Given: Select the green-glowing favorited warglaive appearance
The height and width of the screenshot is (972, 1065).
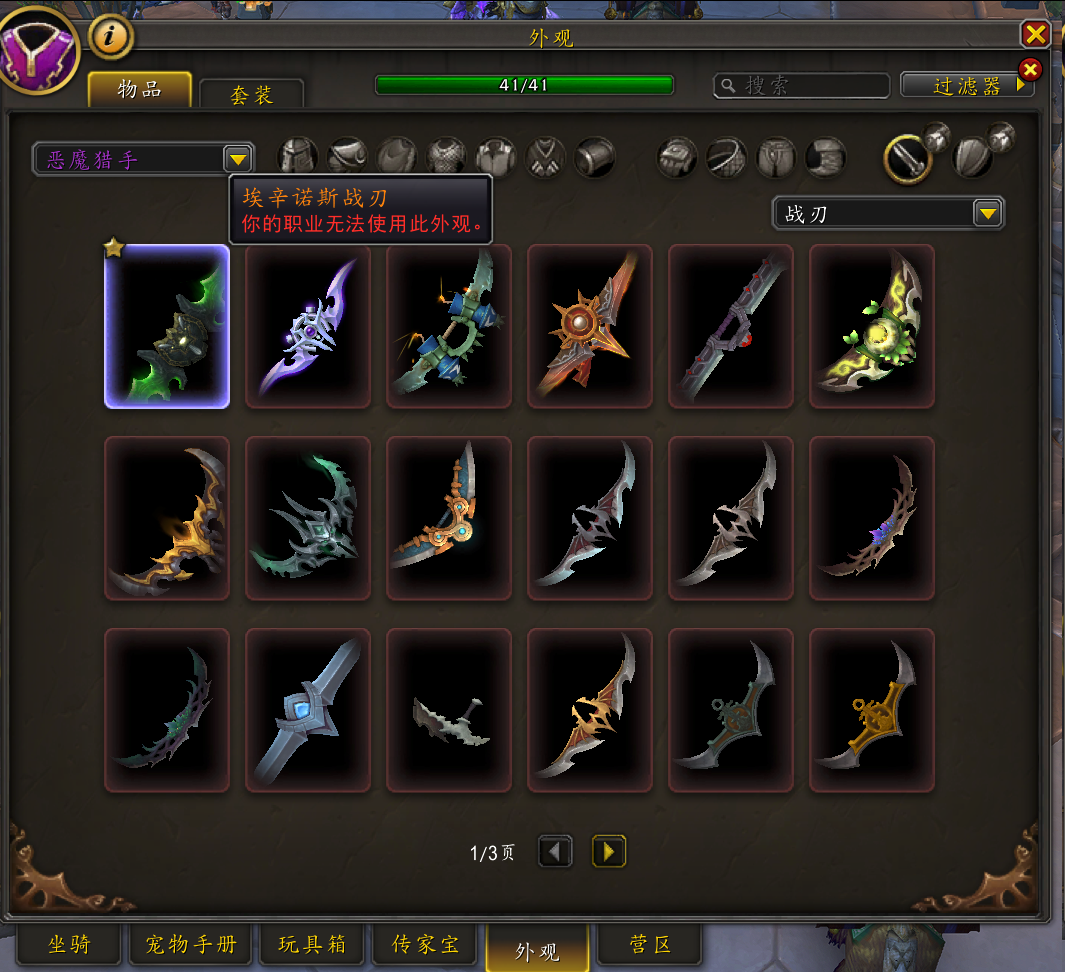Looking at the screenshot, I should coord(167,327).
